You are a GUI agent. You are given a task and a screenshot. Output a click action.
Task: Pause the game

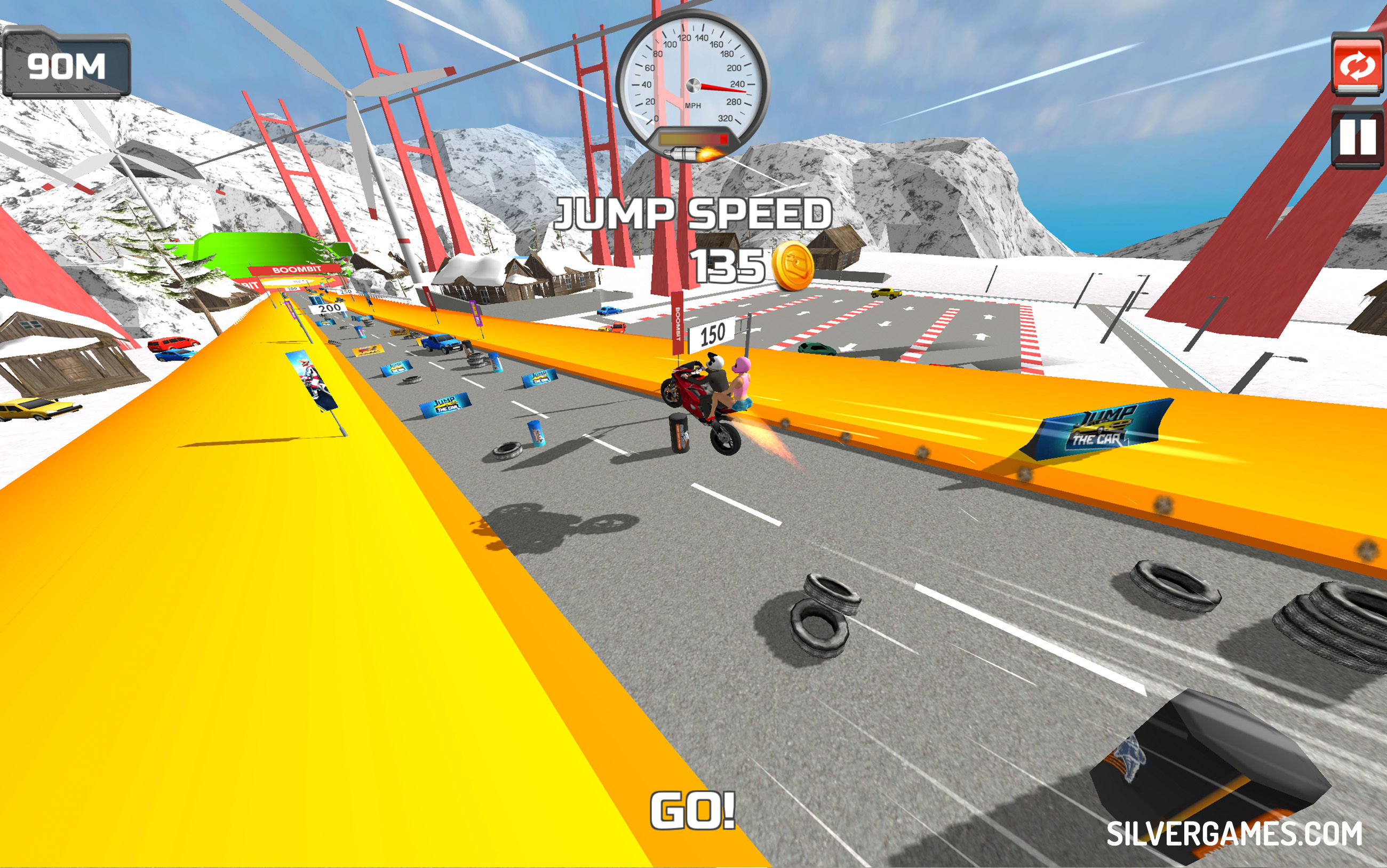[x=1358, y=139]
